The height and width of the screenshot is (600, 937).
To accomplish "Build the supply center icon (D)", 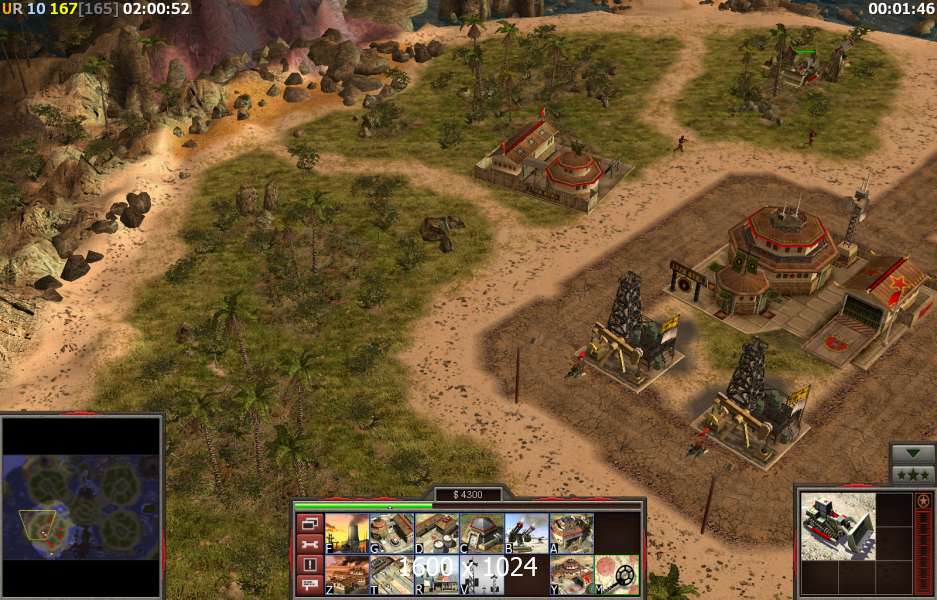I will [x=436, y=533].
